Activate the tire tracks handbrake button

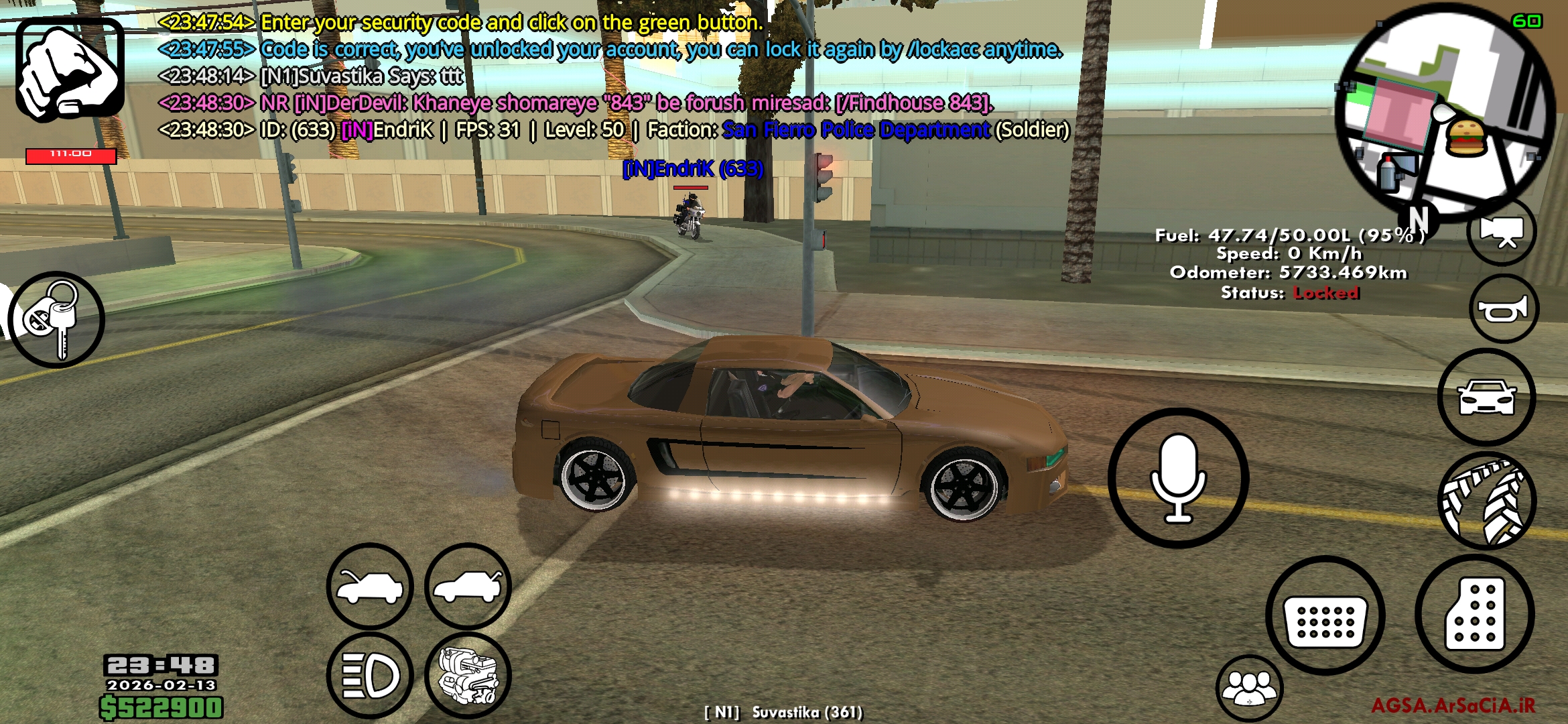click(1486, 501)
